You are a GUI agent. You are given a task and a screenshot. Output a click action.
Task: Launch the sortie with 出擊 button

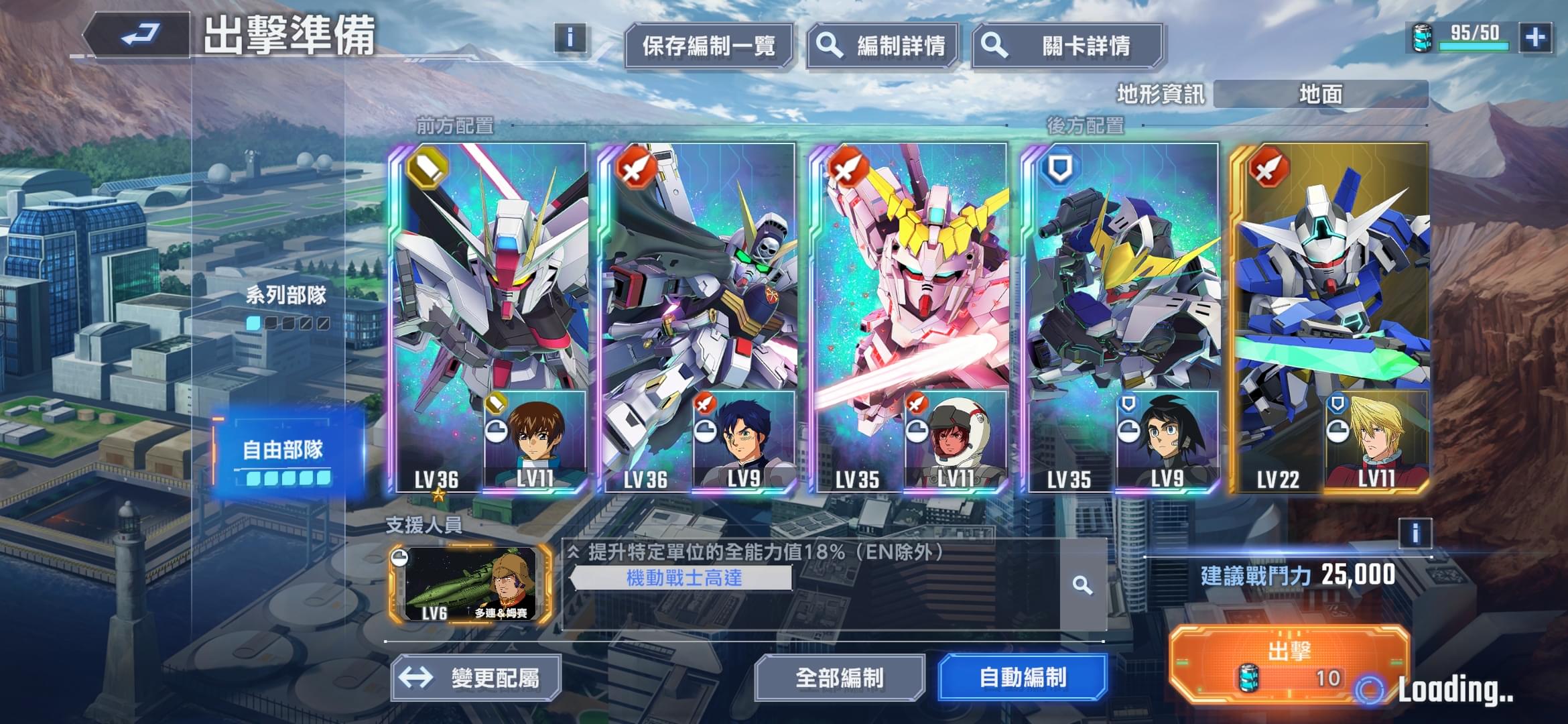(1288, 664)
